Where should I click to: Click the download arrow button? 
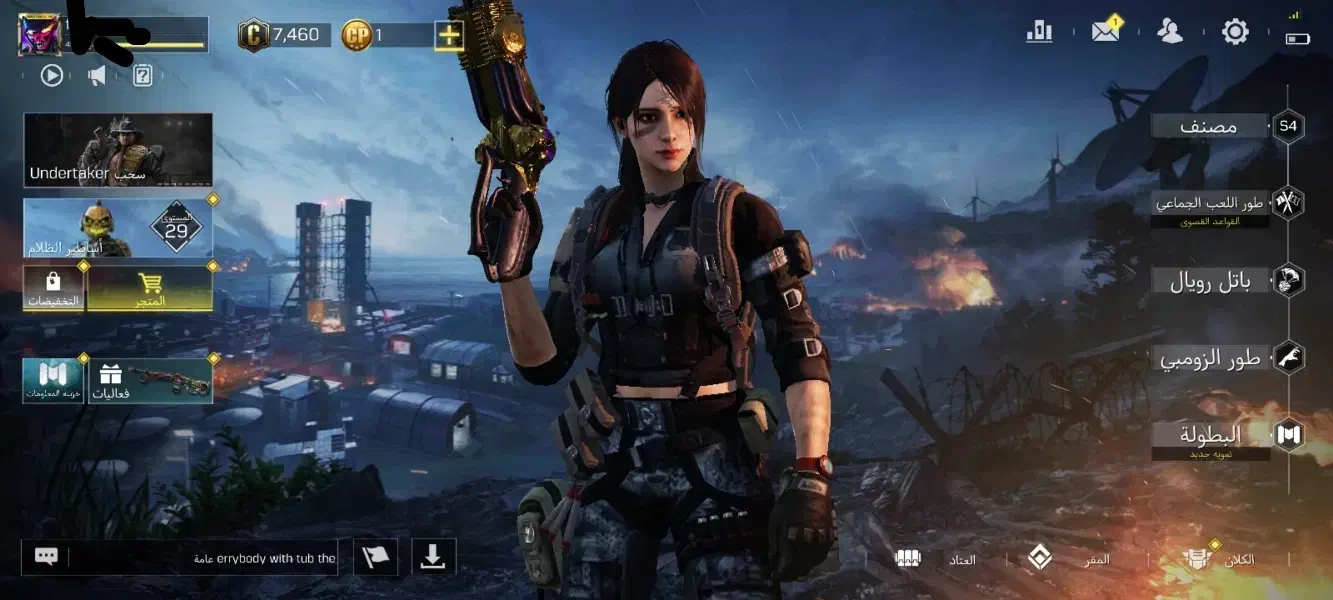[x=432, y=557]
